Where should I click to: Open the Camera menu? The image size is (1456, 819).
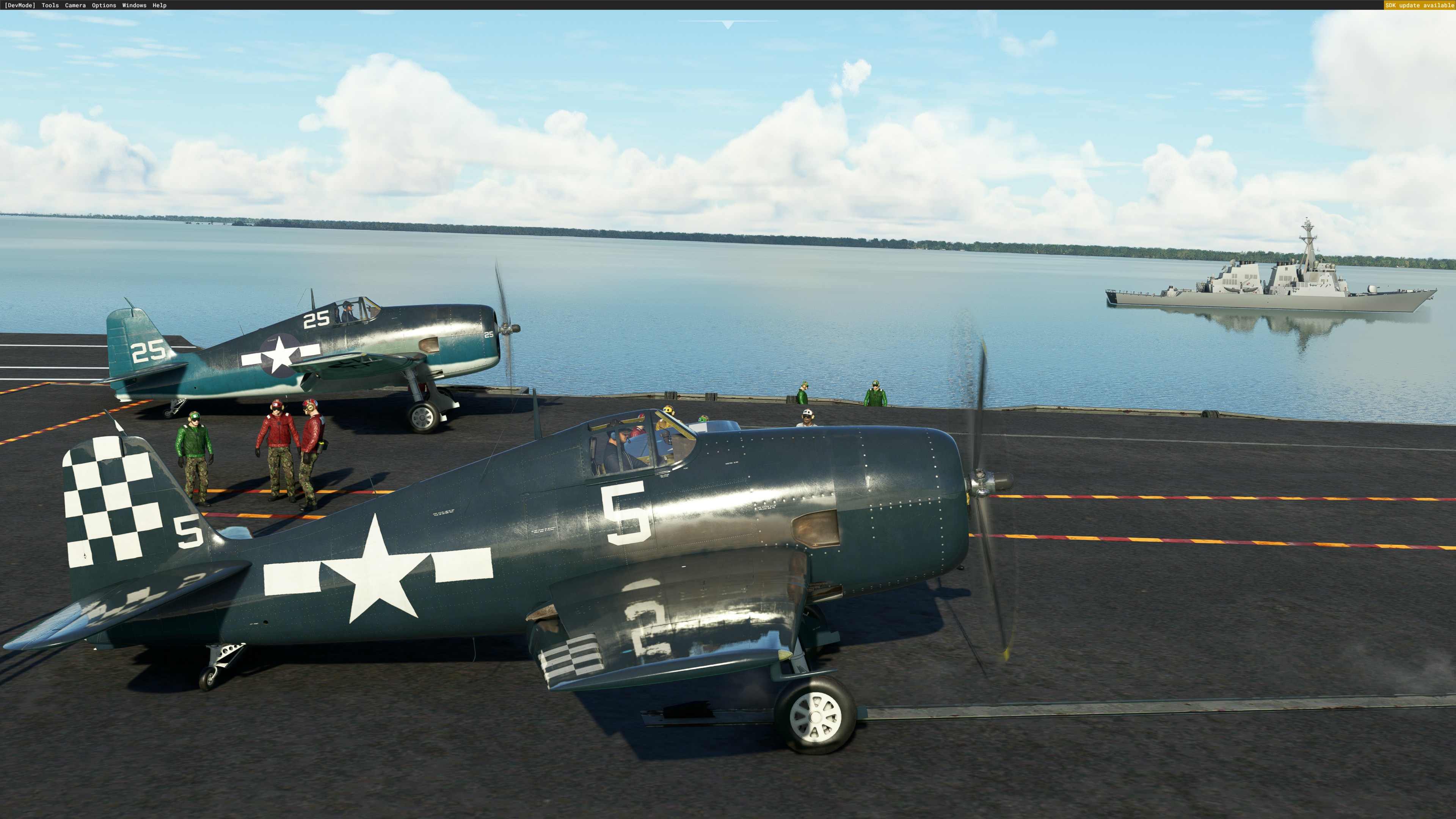click(x=75, y=5)
